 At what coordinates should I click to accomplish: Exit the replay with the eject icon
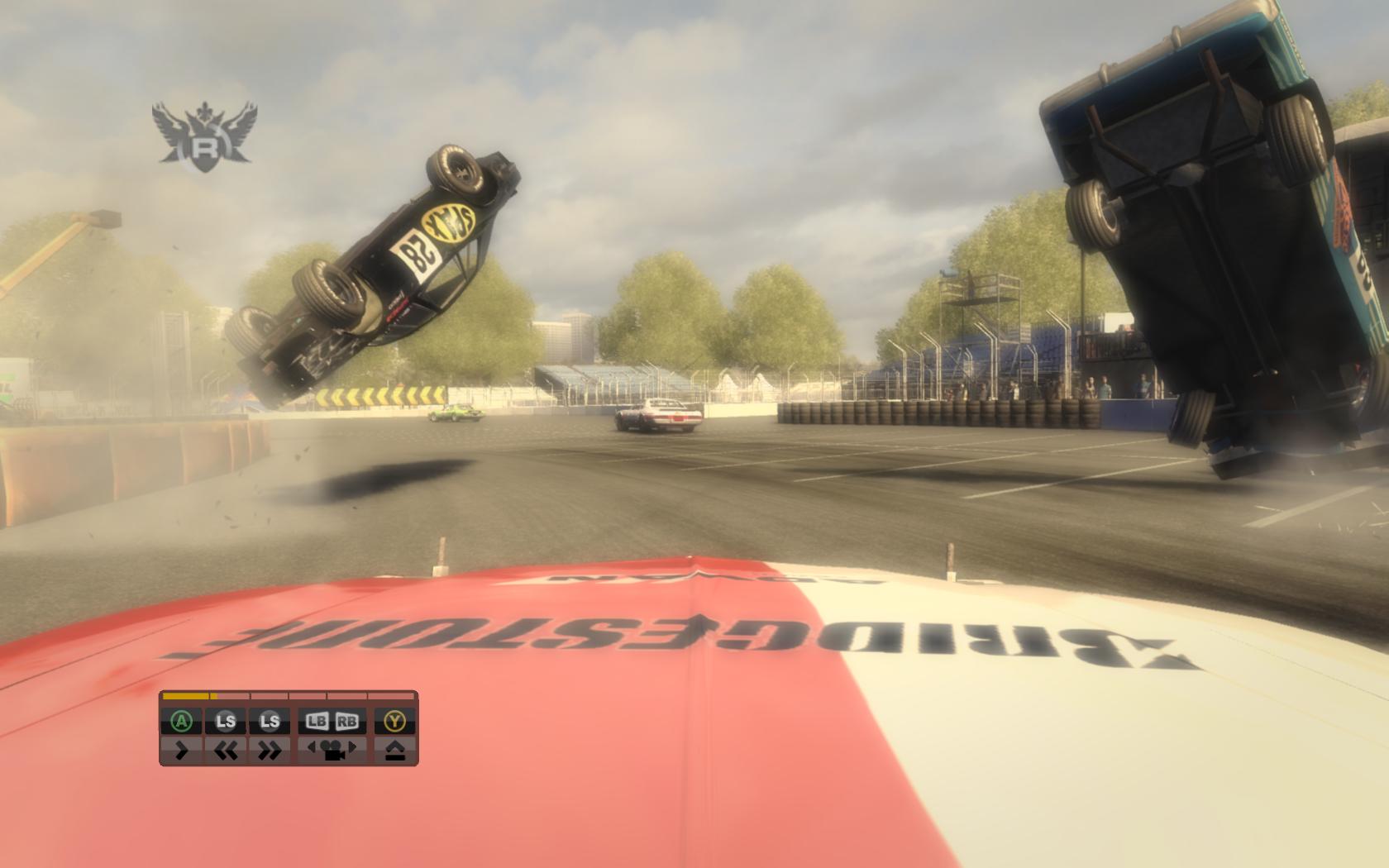click(x=395, y=750)
